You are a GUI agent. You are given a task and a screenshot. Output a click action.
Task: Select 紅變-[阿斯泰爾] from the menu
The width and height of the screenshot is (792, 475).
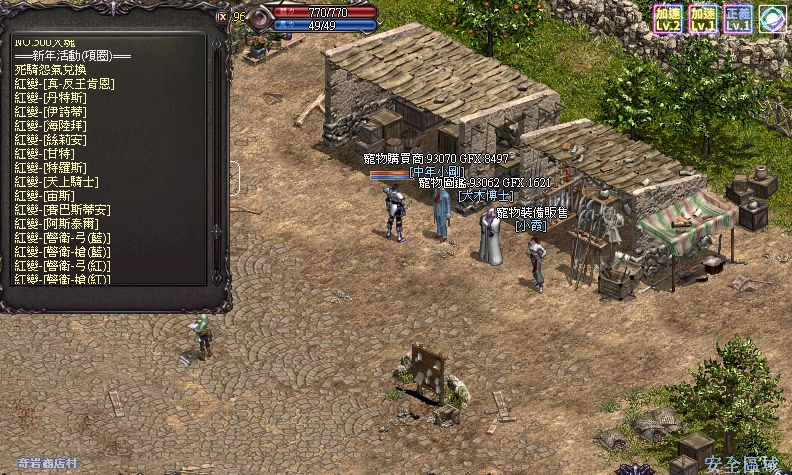pos(56,224)
